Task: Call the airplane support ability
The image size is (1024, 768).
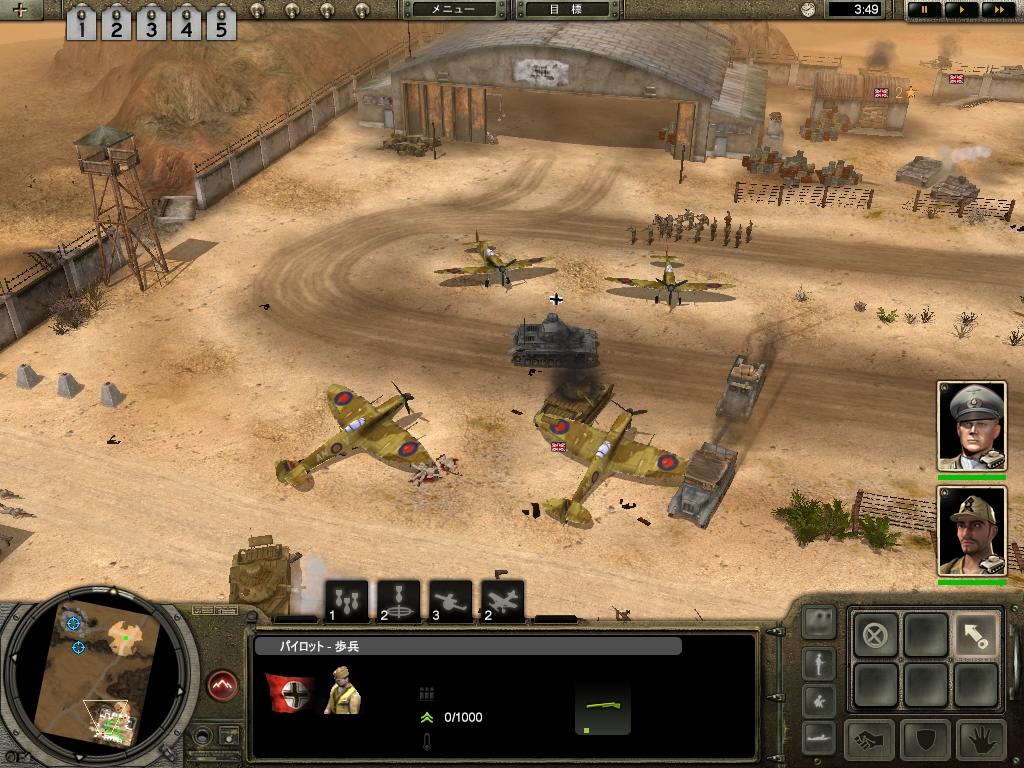Action: (502, 600)
